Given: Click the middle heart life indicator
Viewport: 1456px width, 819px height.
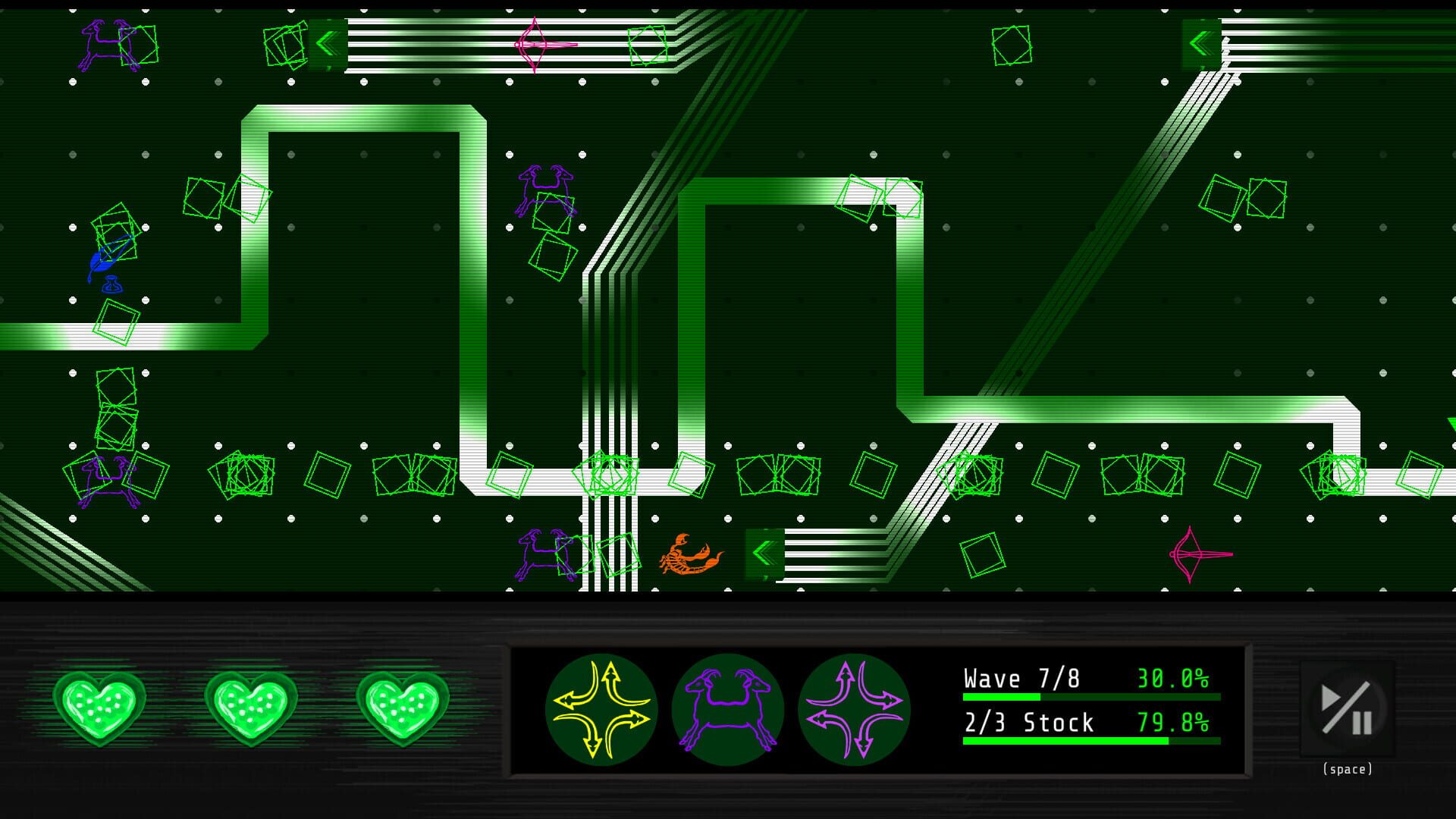Looking at the screenshot, I should point(253,707).
